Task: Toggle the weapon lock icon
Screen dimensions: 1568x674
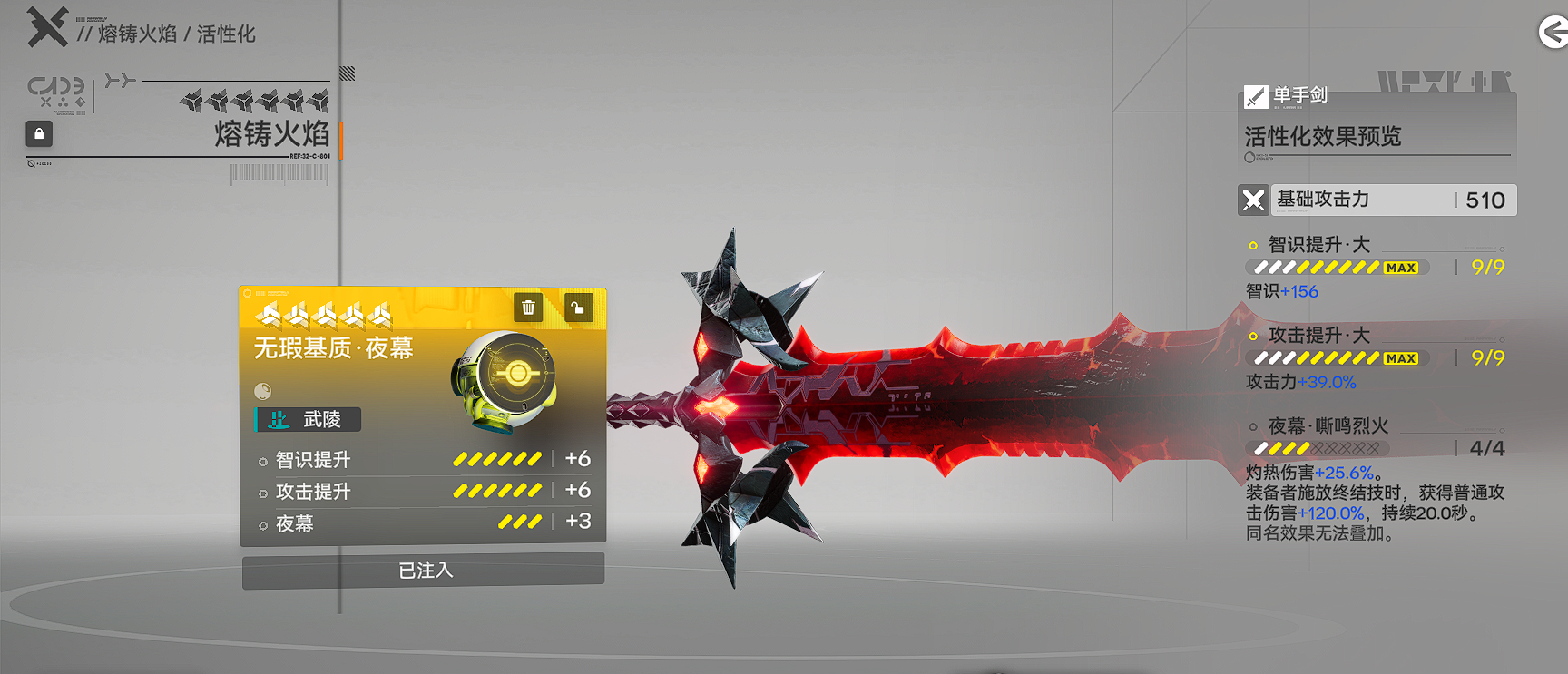Action: 39,134
